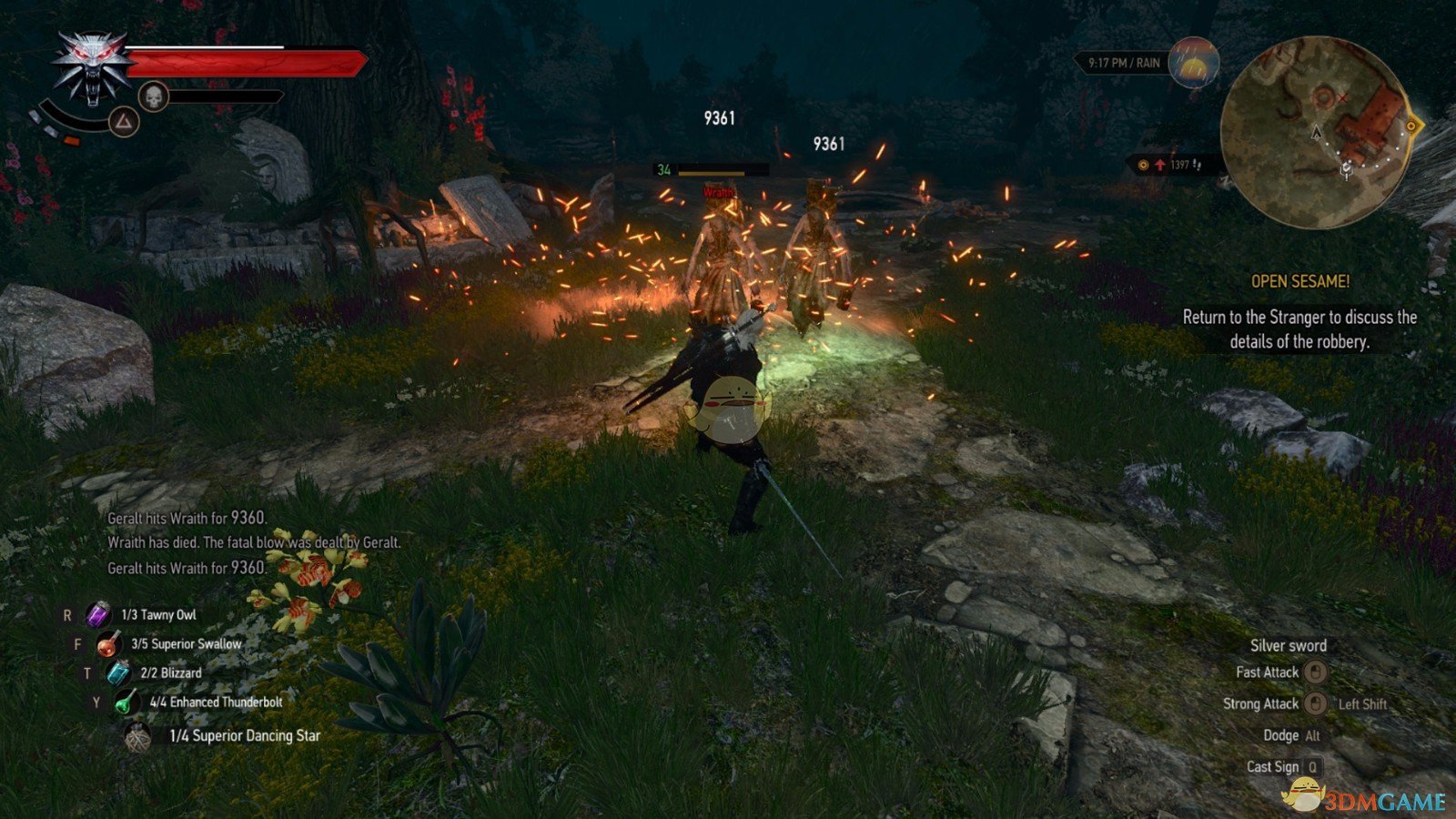The width and height of the screenshot is (1456, 819).
Task: Click the red level-up arrow indicator
Action: click(1158, 166)
